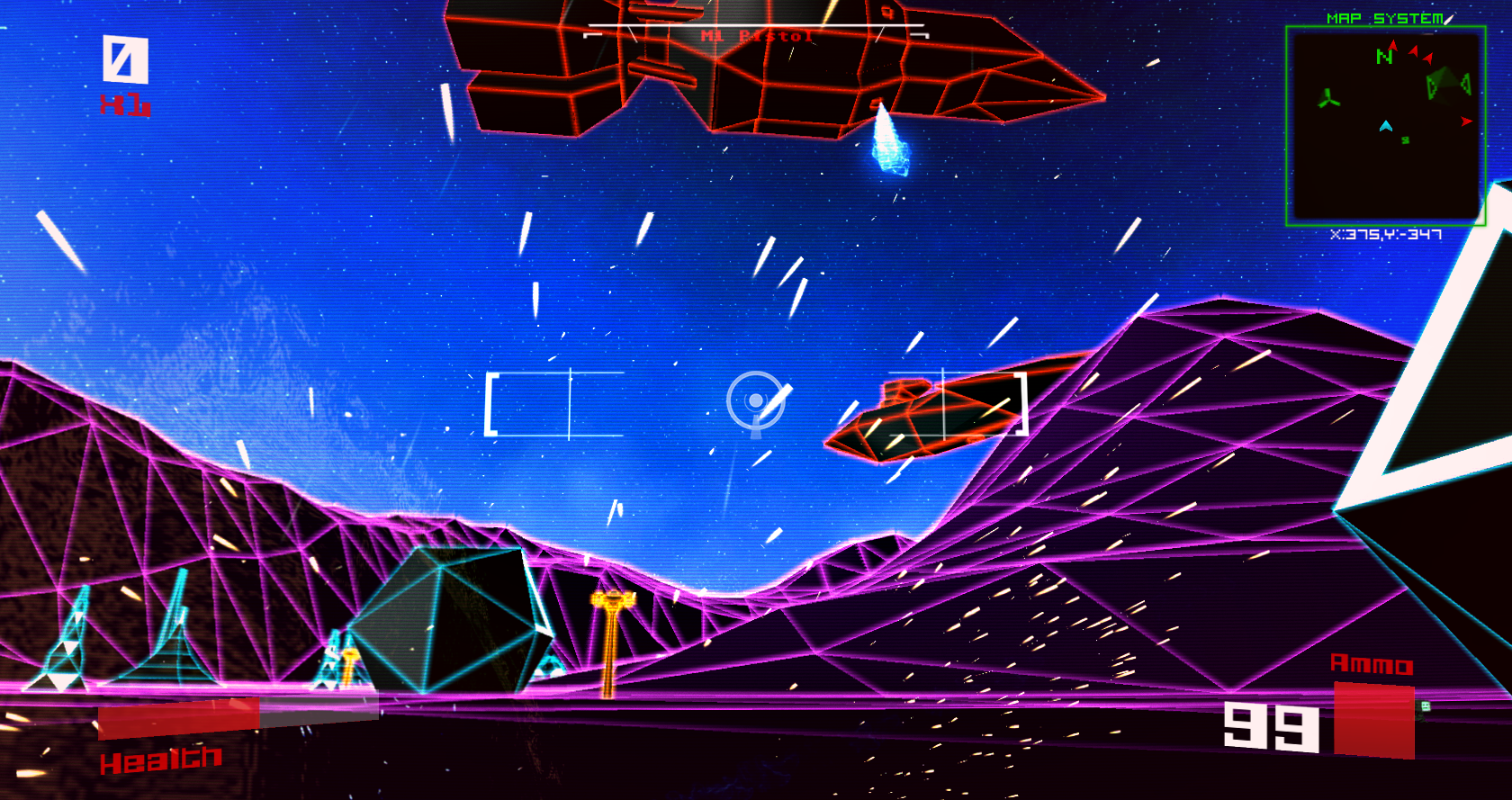This screenshot has width=1512, height=800.
Task: Click the green N compass marker in minimap
Action: click(1383, 56)
